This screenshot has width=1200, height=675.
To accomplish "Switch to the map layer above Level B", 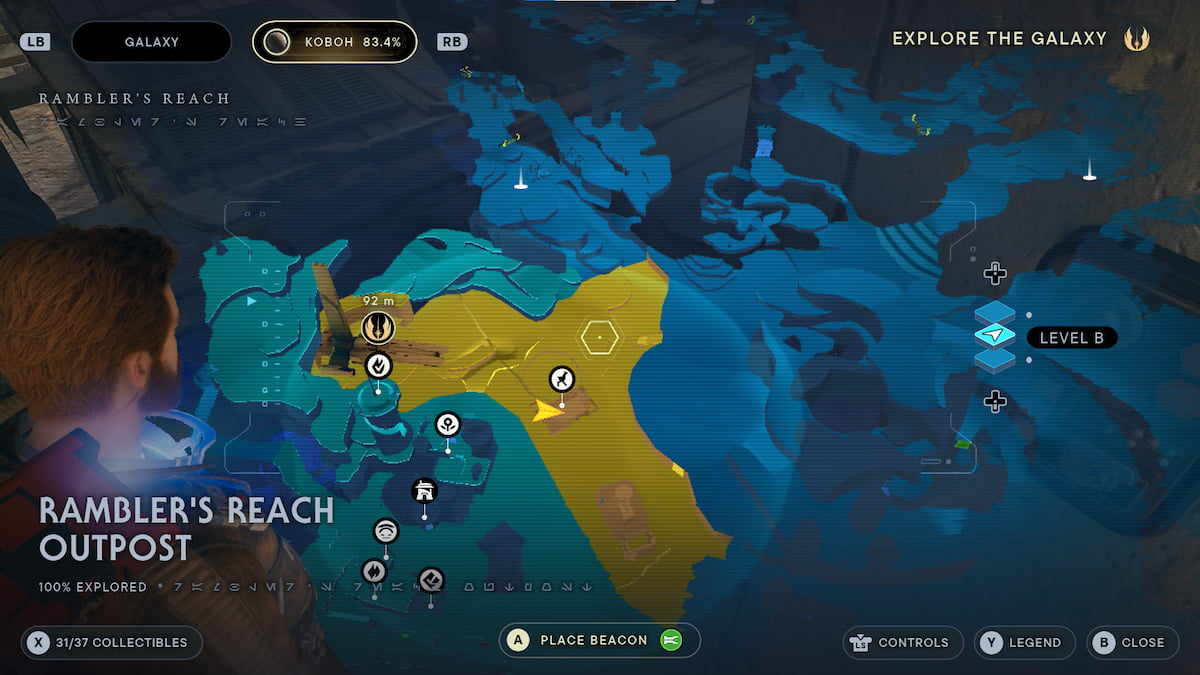I will coord(995,313).
